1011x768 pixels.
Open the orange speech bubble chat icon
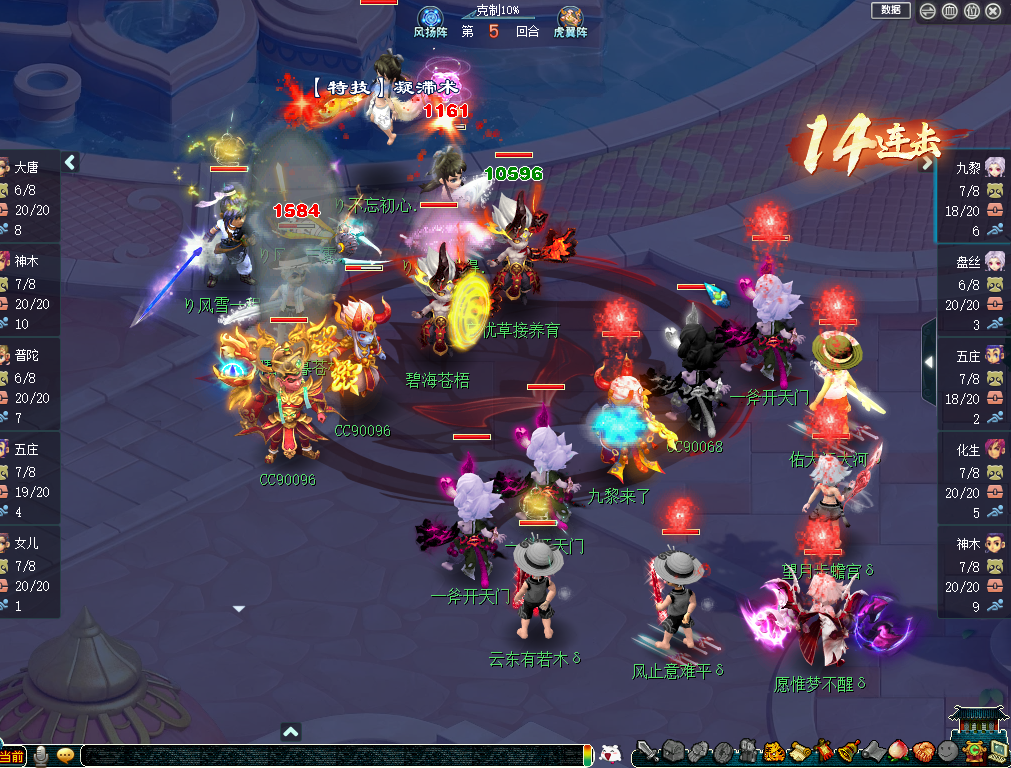66,755
